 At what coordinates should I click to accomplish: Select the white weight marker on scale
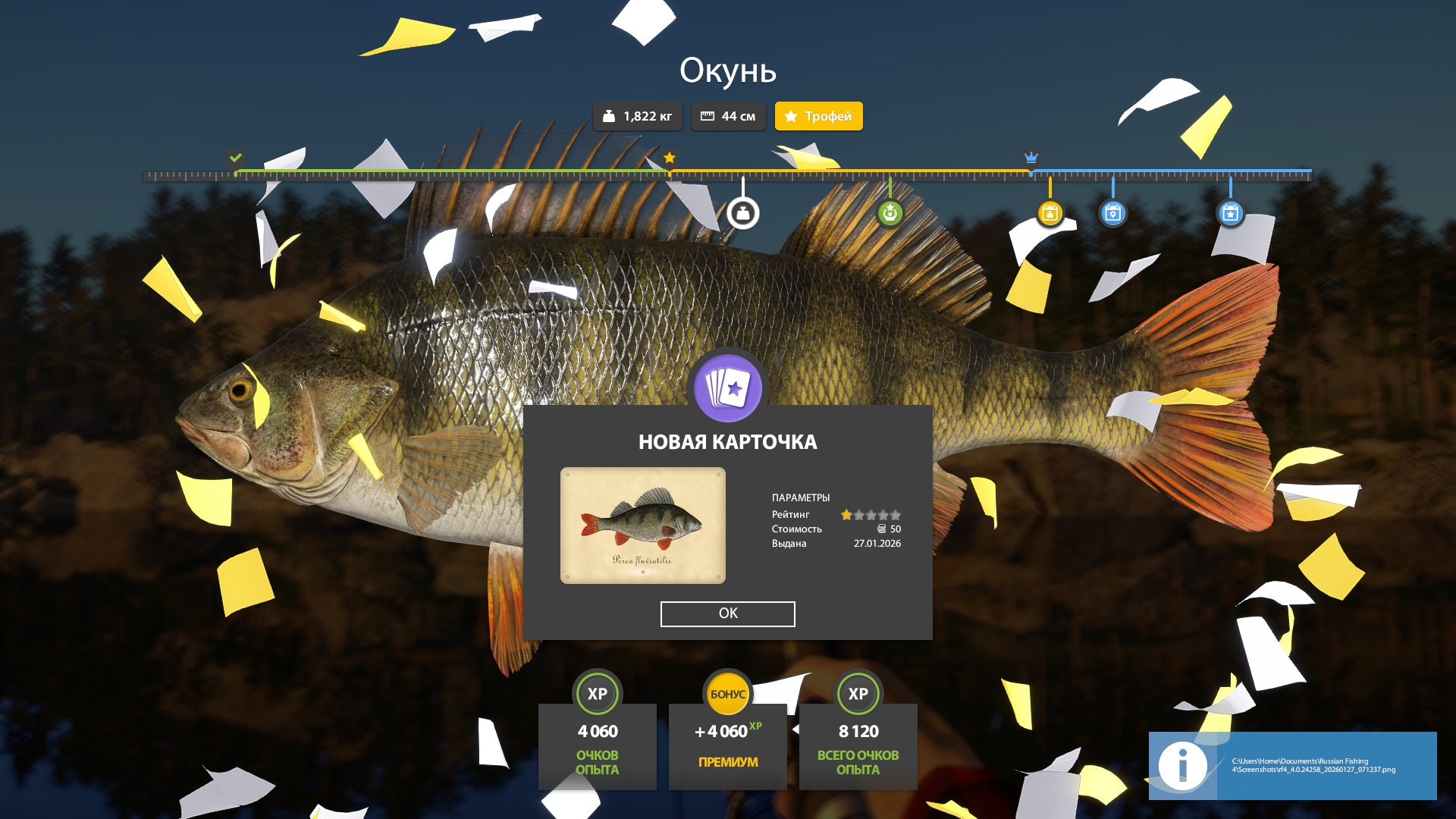(743, 214)
